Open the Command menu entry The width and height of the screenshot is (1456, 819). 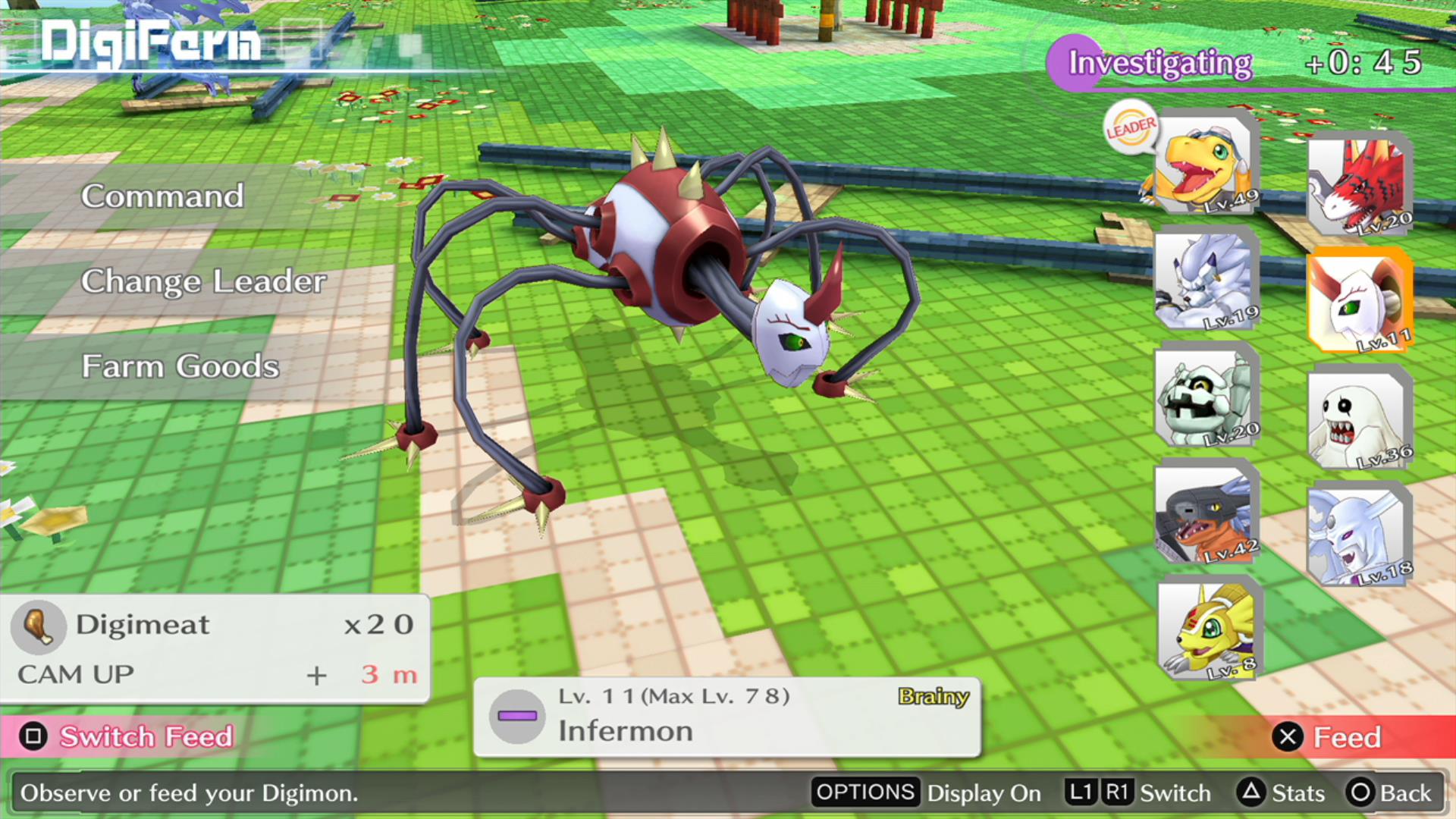coord(162,196)
